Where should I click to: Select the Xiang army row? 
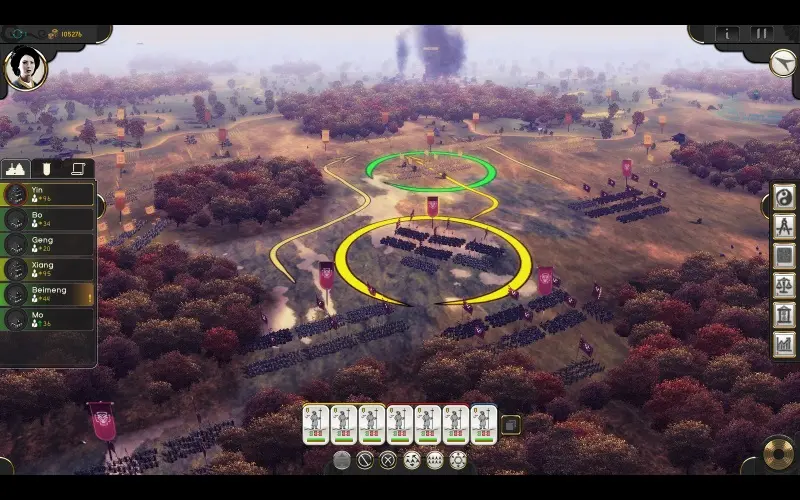[x=50, y=269]
